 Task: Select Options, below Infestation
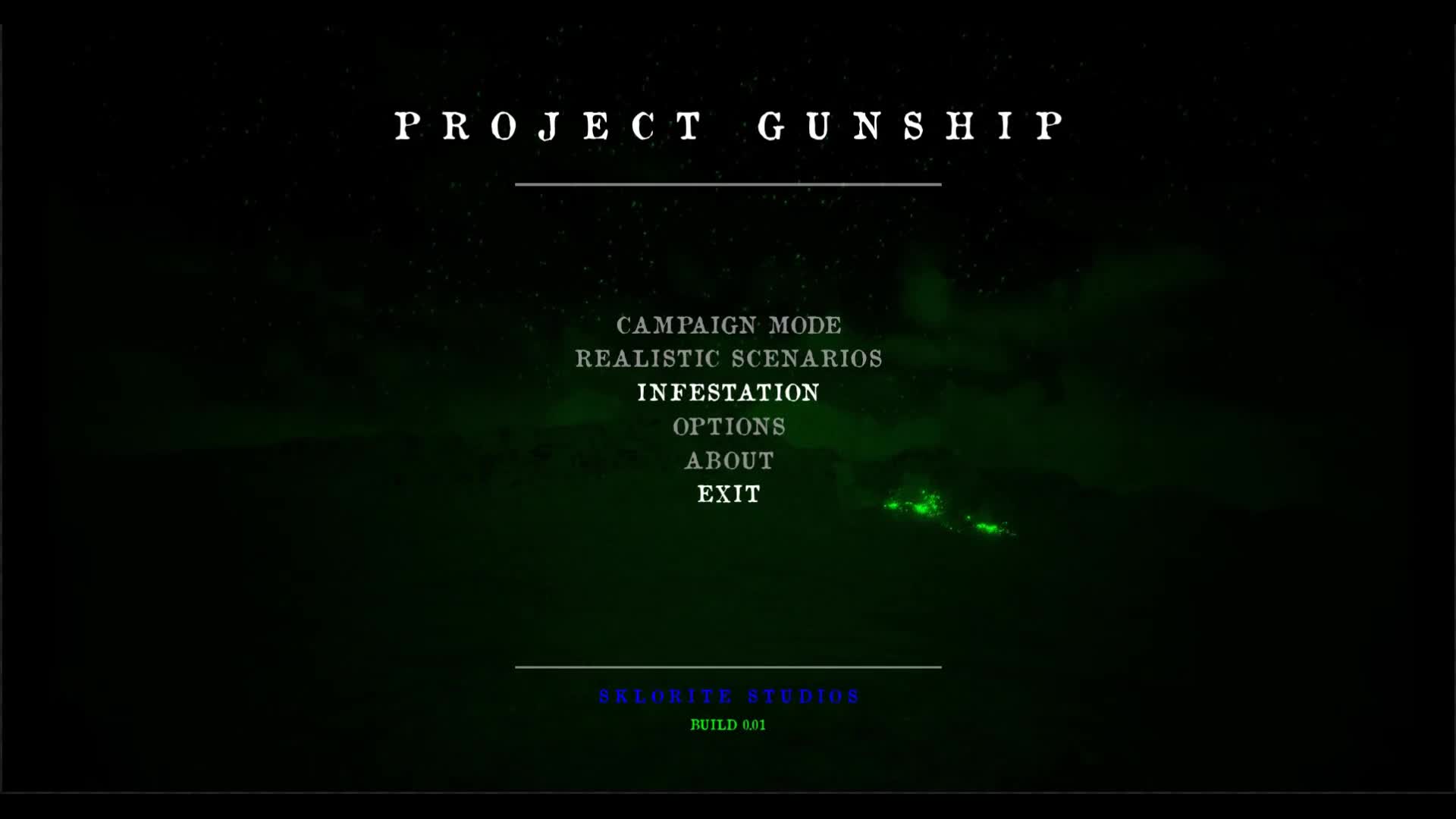[x=728, y=426]
